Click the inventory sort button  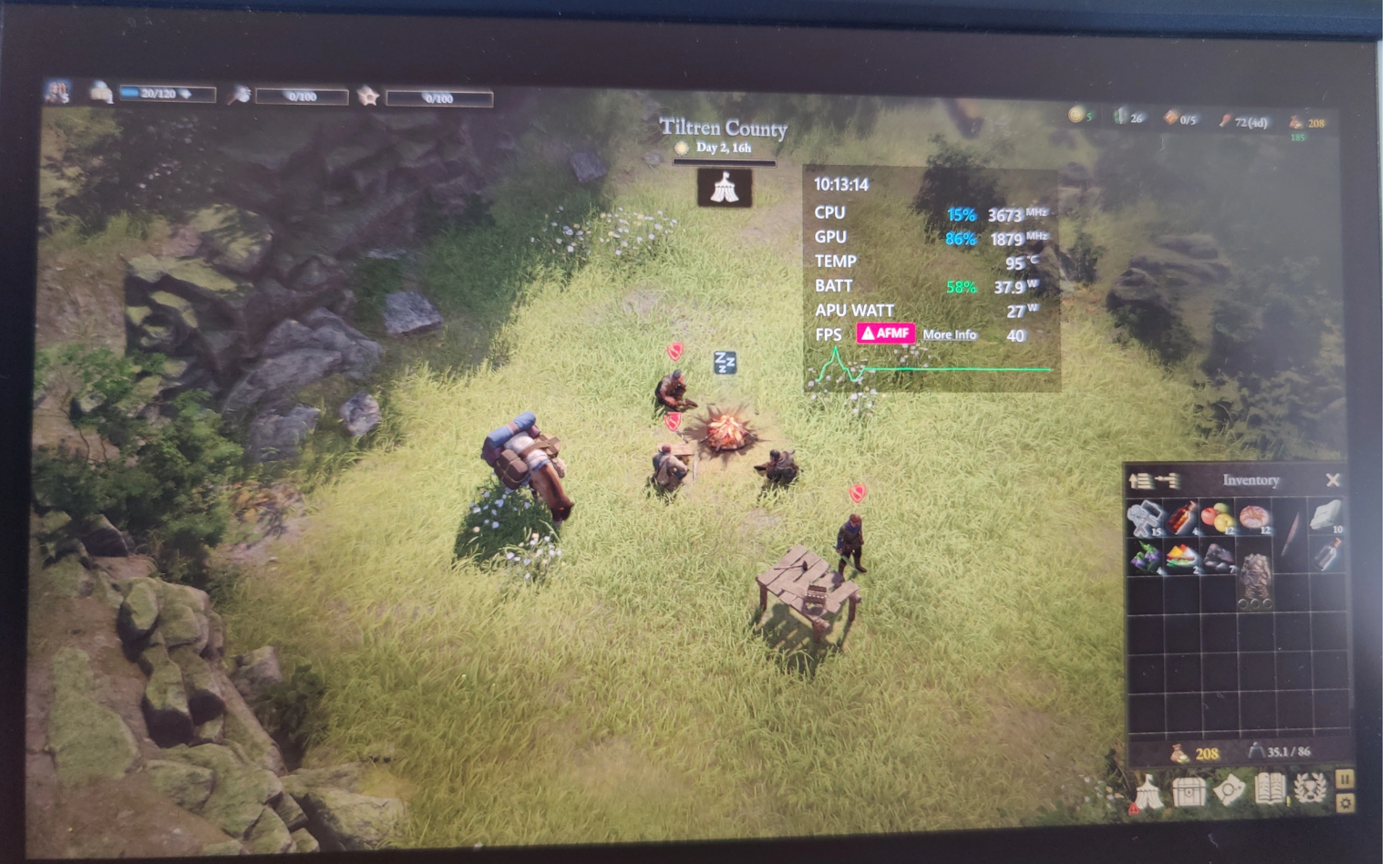coord(1140,479)
